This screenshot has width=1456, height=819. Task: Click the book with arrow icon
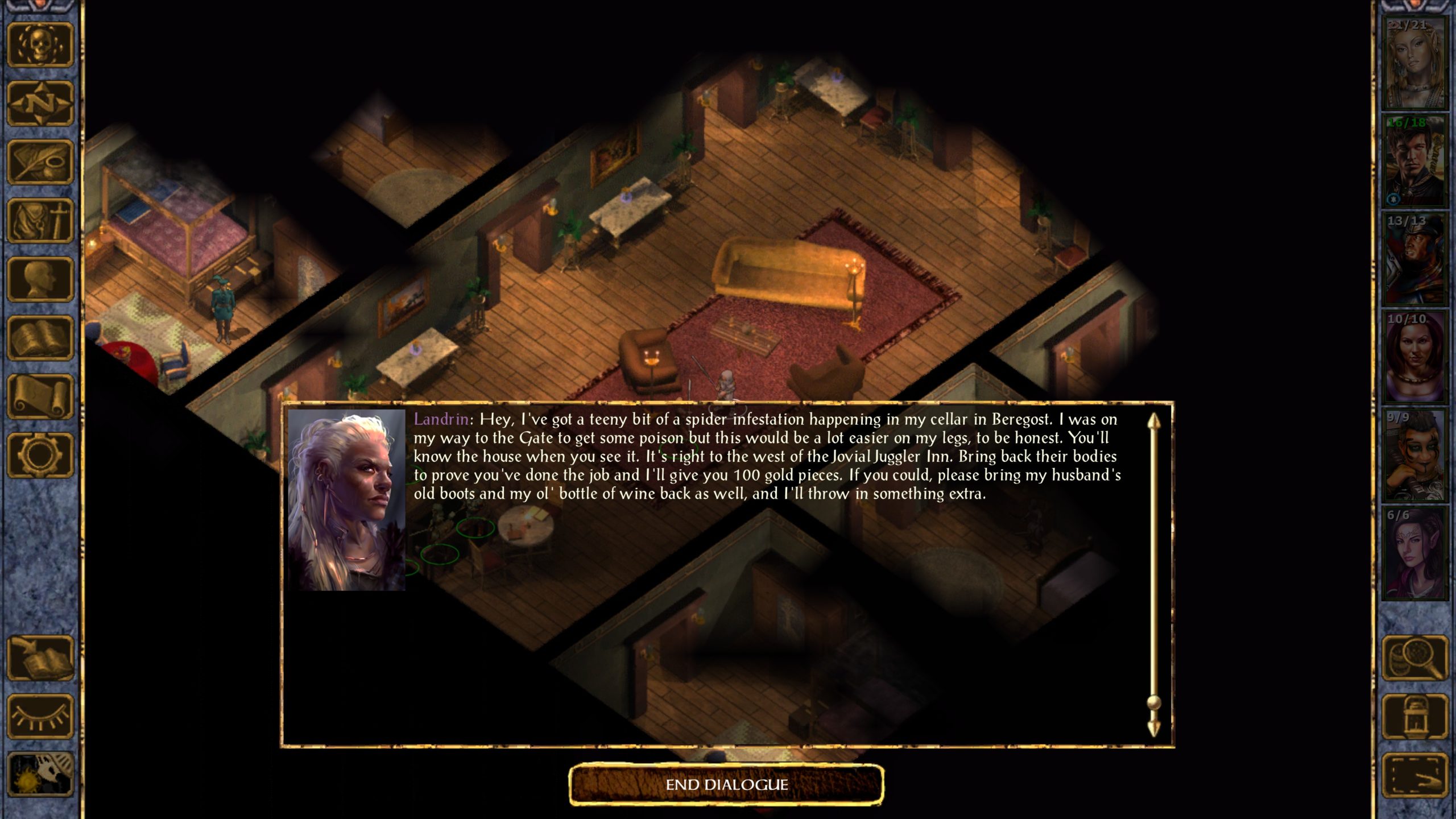[40, 658]
